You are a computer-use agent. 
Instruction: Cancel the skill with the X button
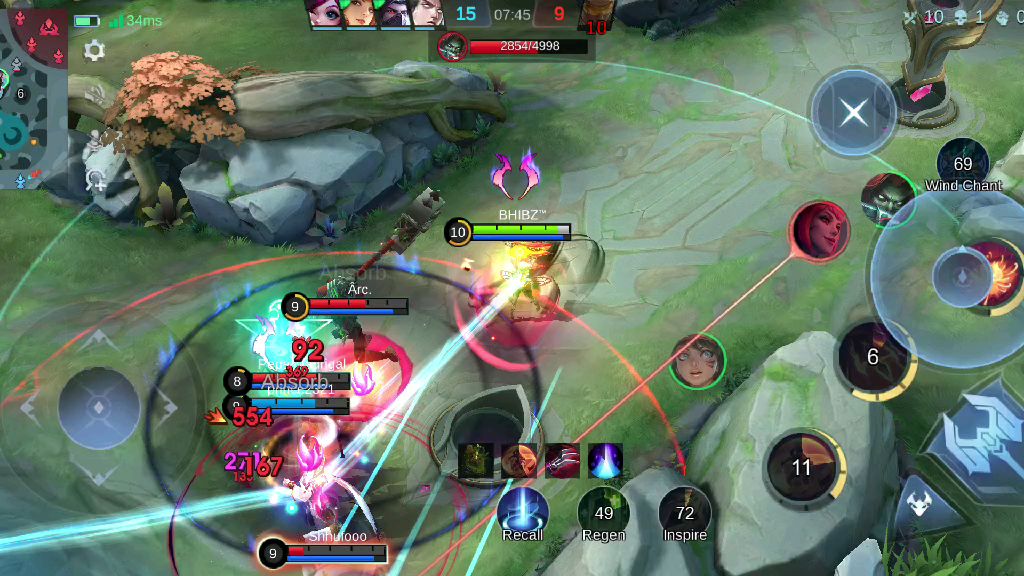pos(853,112)
